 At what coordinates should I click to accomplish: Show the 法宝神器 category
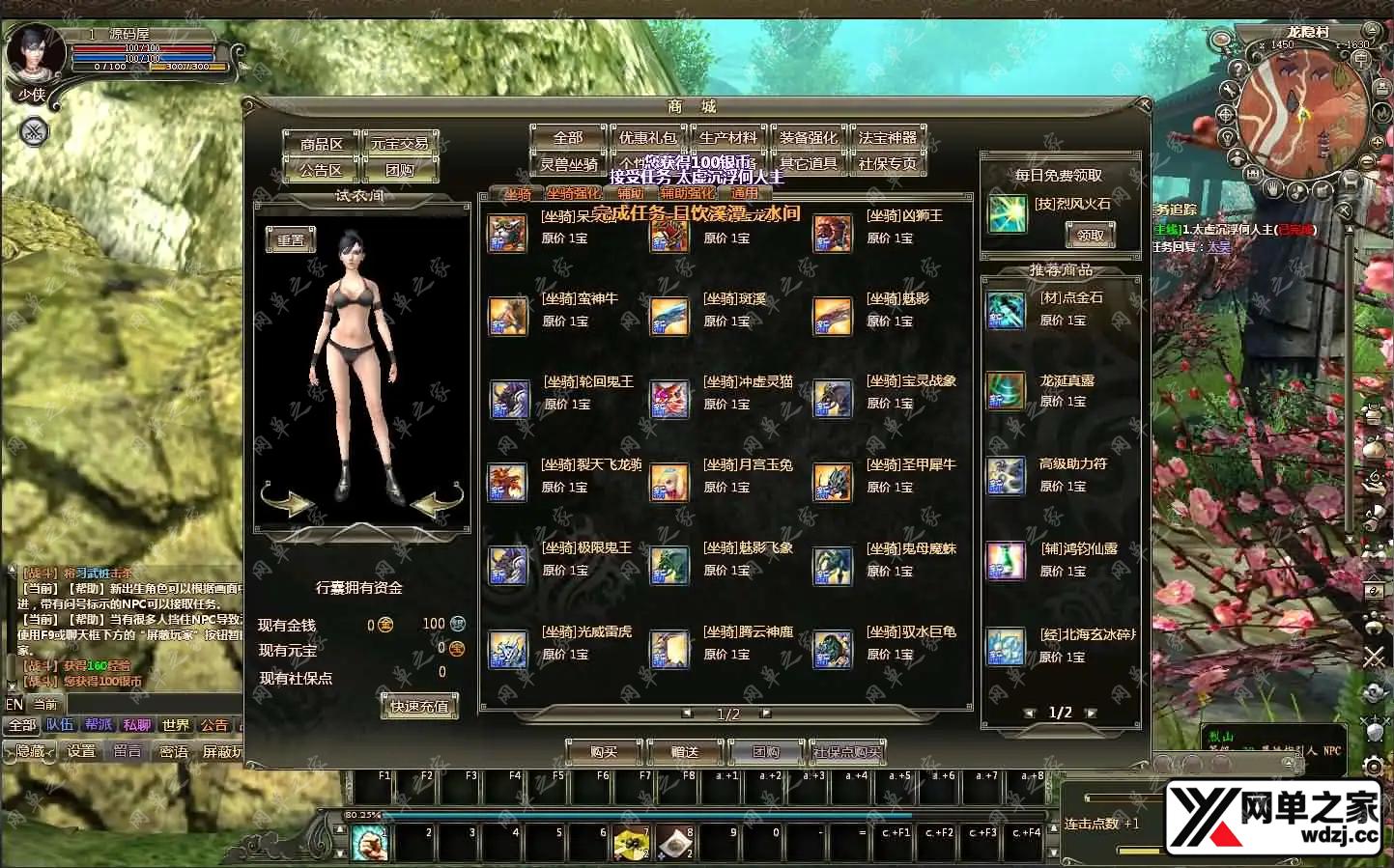pos(887,138)
